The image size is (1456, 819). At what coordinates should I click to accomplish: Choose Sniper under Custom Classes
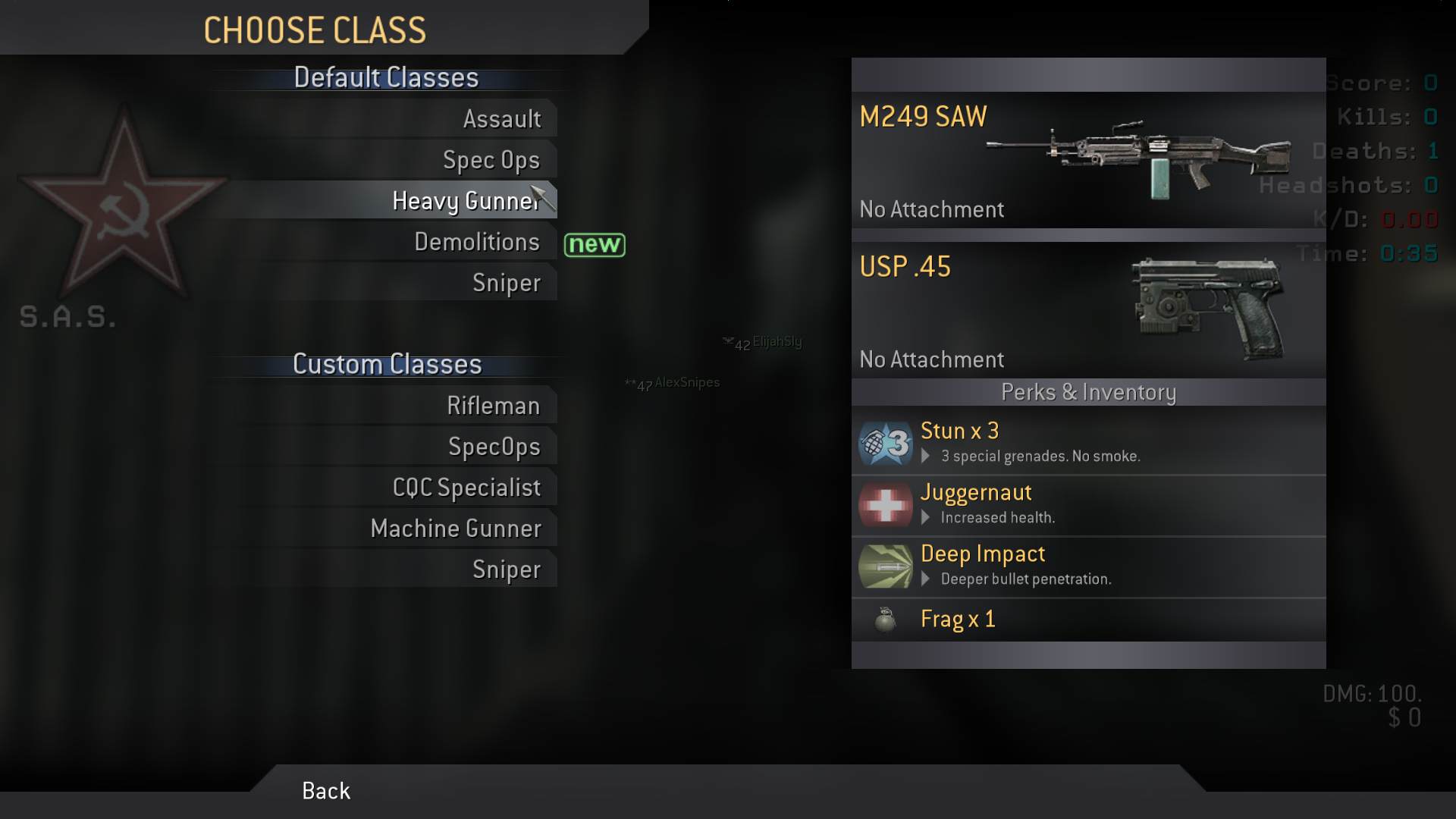[x=506, y=570]
